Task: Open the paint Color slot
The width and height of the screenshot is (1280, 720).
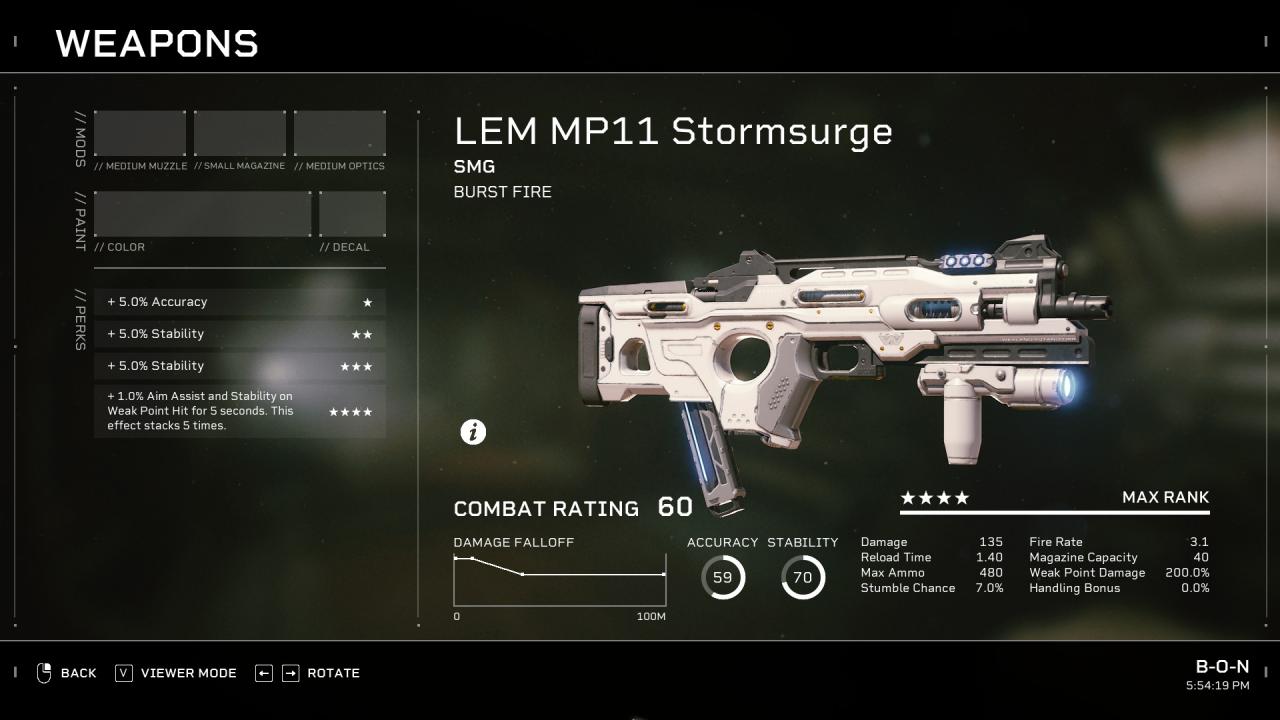Action: click(x=203, y=214)
